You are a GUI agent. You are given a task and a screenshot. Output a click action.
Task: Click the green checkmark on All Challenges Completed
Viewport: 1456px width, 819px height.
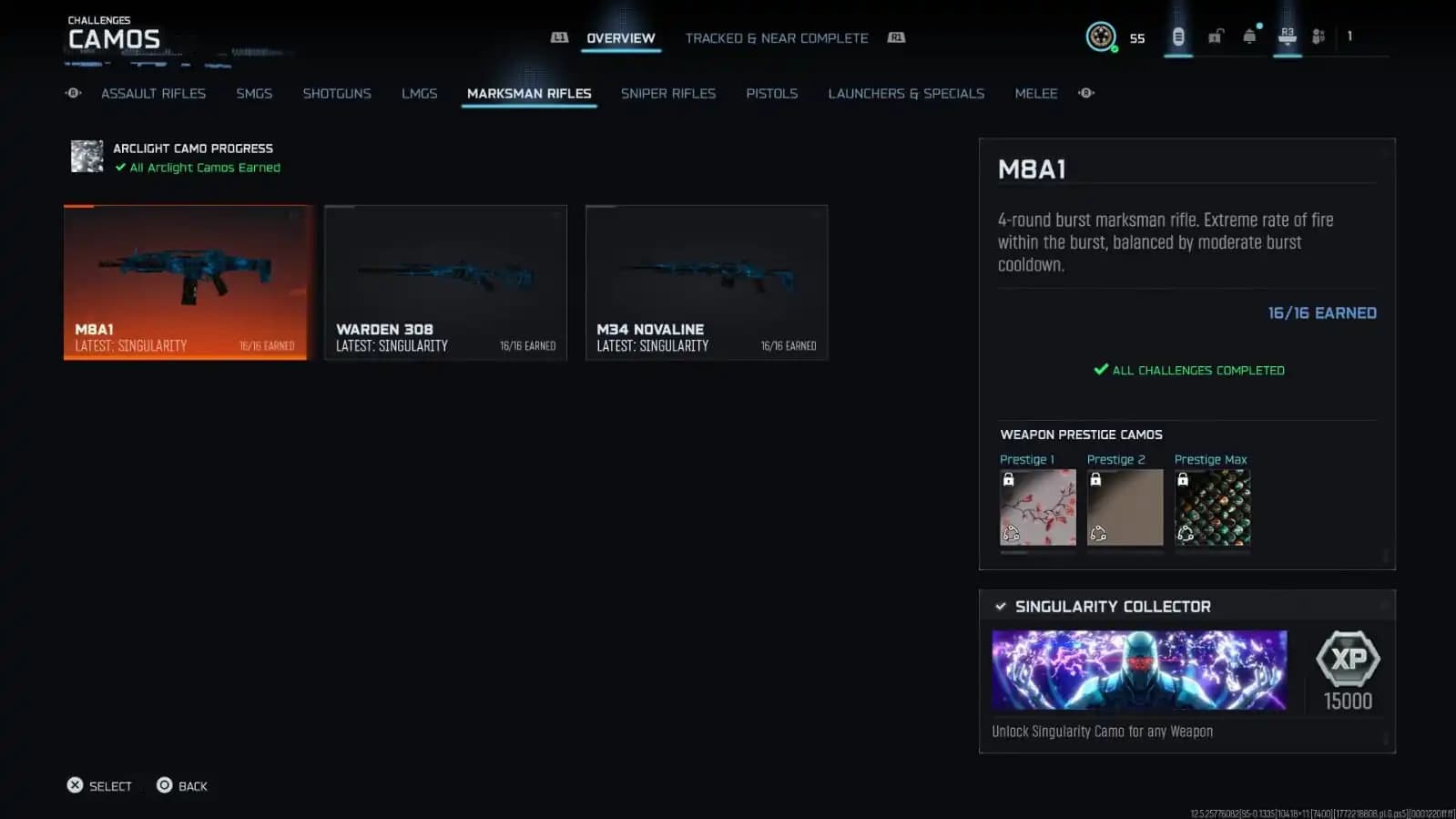(1099, 370)
